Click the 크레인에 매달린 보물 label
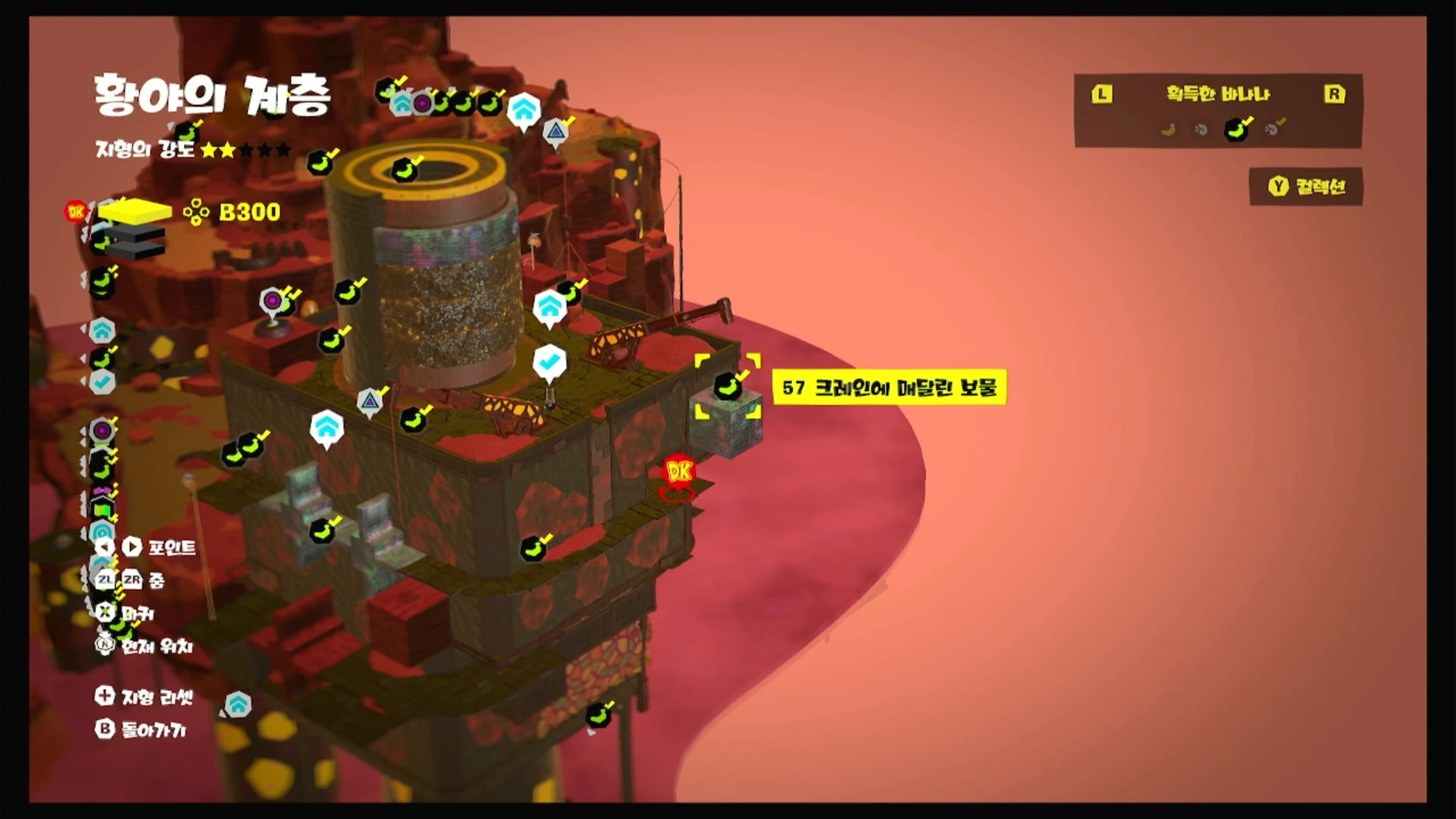 pyautogui.click(x=889, y=387)
